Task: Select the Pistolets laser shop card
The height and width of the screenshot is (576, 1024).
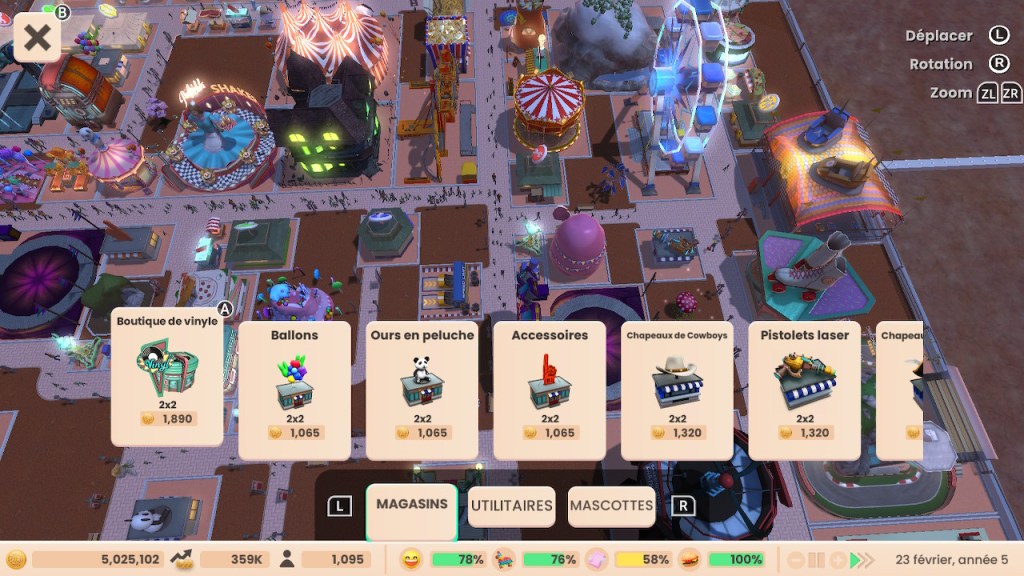Action: click(804, 389)
